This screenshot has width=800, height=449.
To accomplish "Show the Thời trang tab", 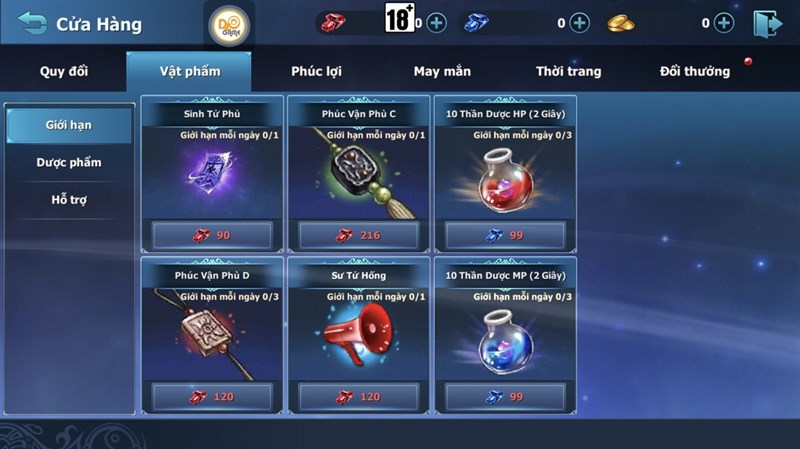I will tap(568, 72).
